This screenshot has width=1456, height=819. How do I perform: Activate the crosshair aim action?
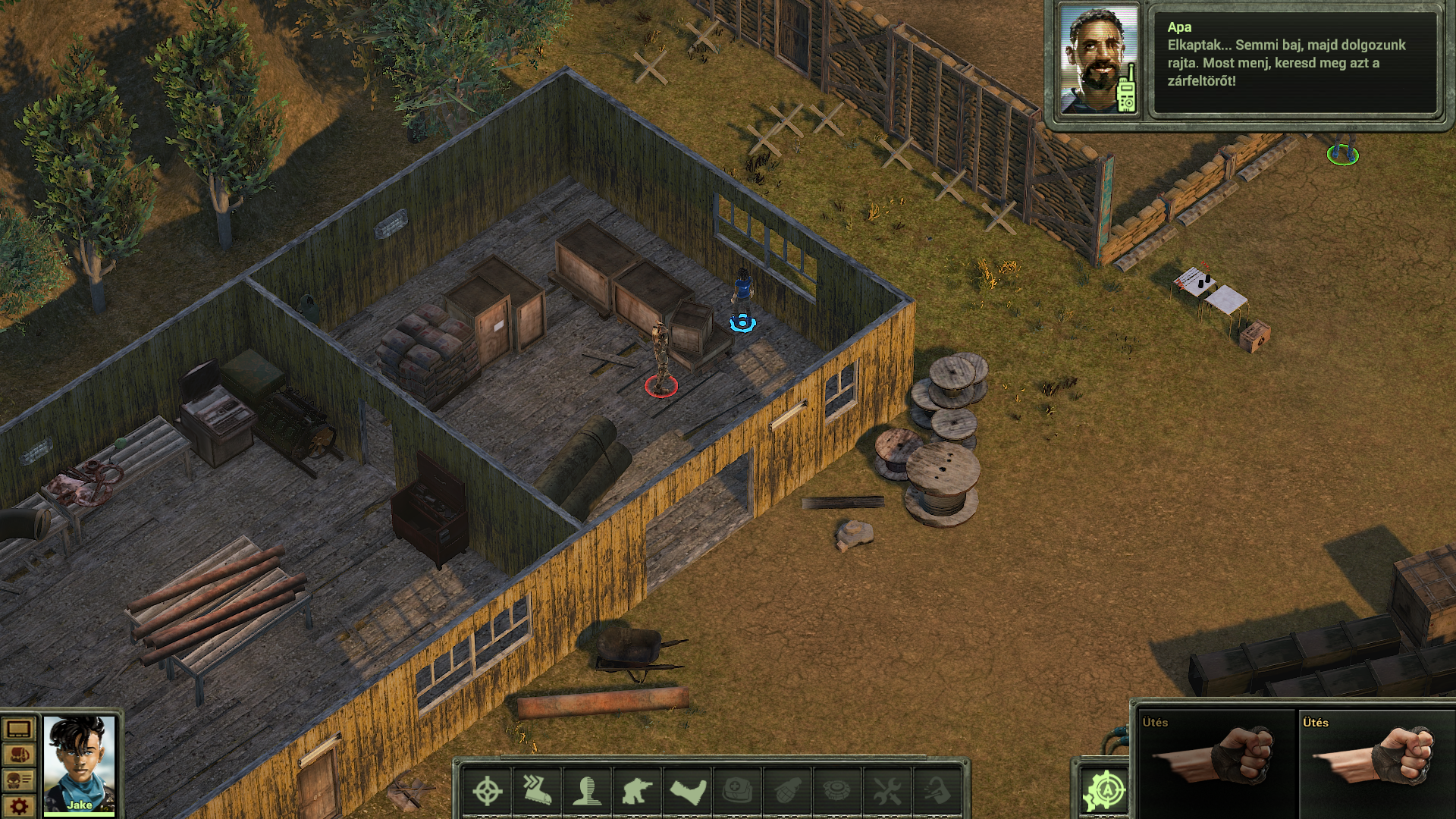click(x=487, y=792)
